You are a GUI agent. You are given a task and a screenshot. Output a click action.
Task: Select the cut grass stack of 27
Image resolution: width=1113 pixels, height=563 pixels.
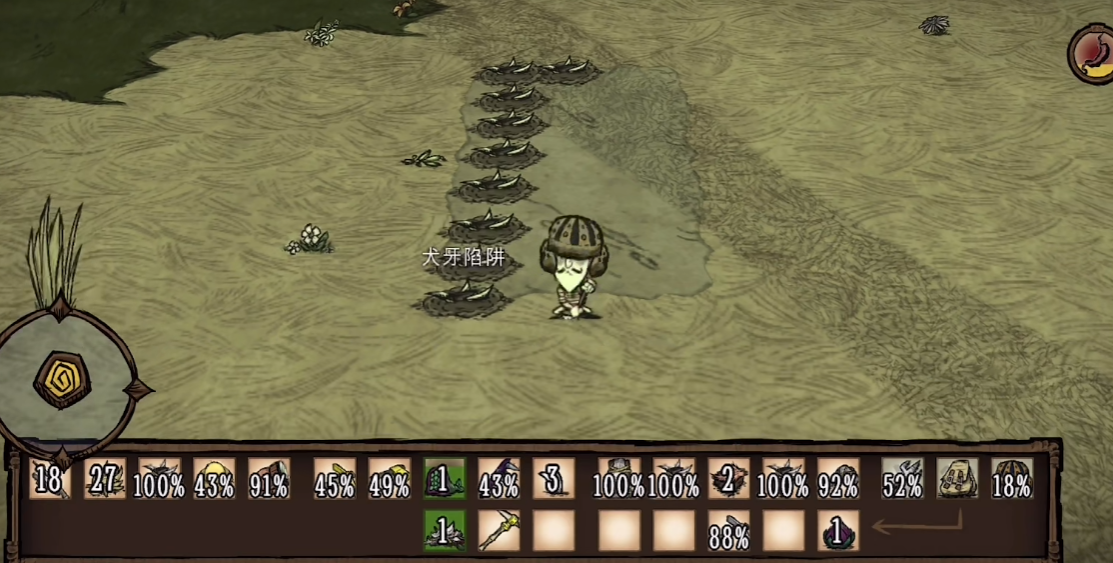pyautogui.click(x=105, y=479)
